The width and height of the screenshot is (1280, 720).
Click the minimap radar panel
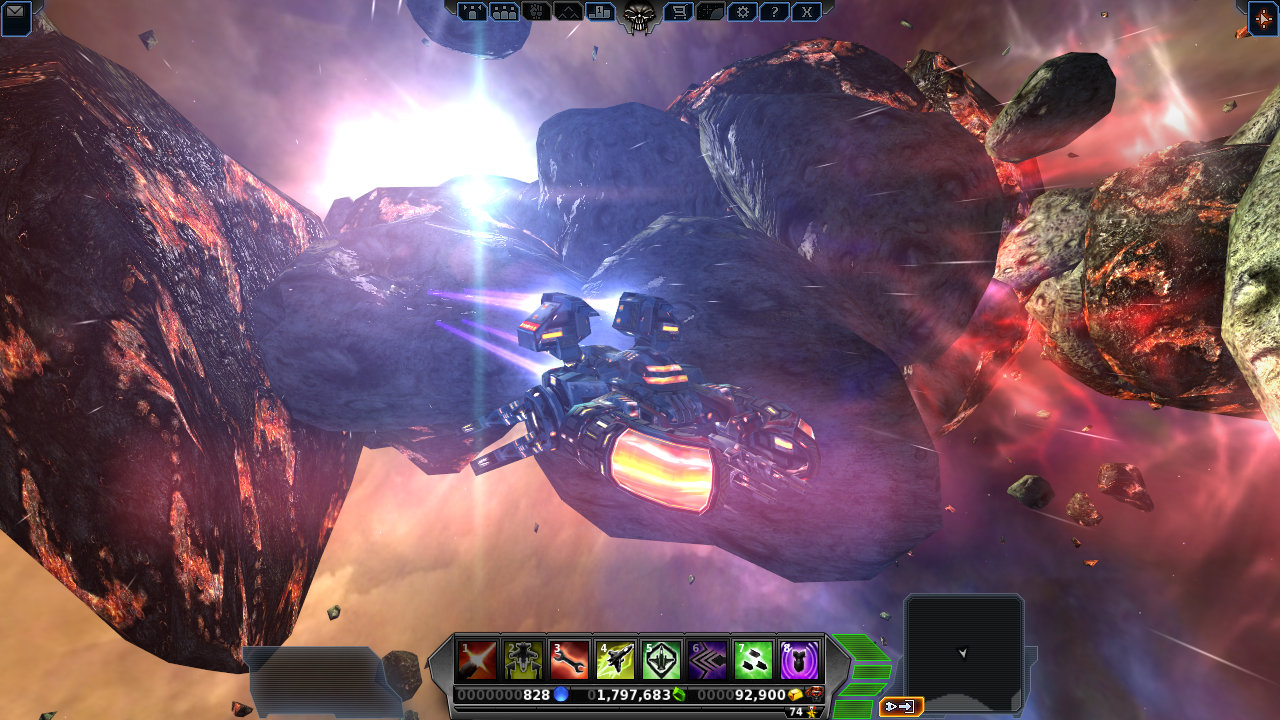point(963,652)
